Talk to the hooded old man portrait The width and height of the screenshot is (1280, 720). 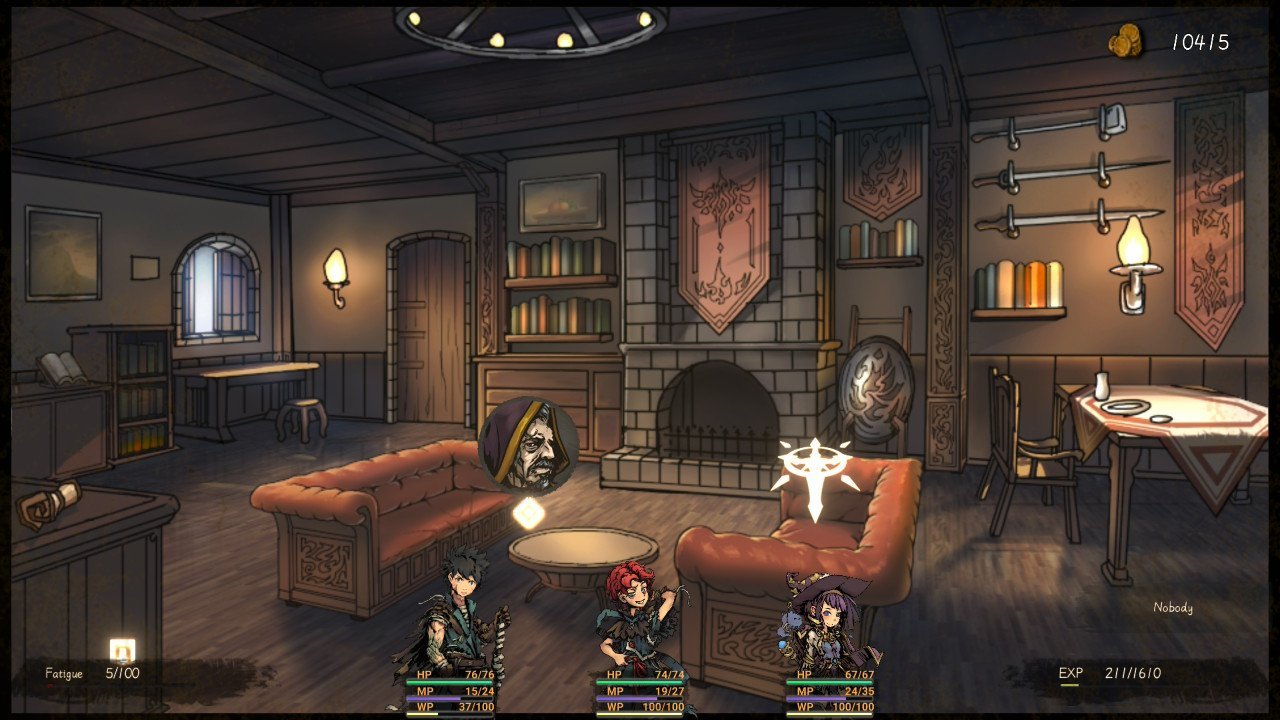click(528, 446)
